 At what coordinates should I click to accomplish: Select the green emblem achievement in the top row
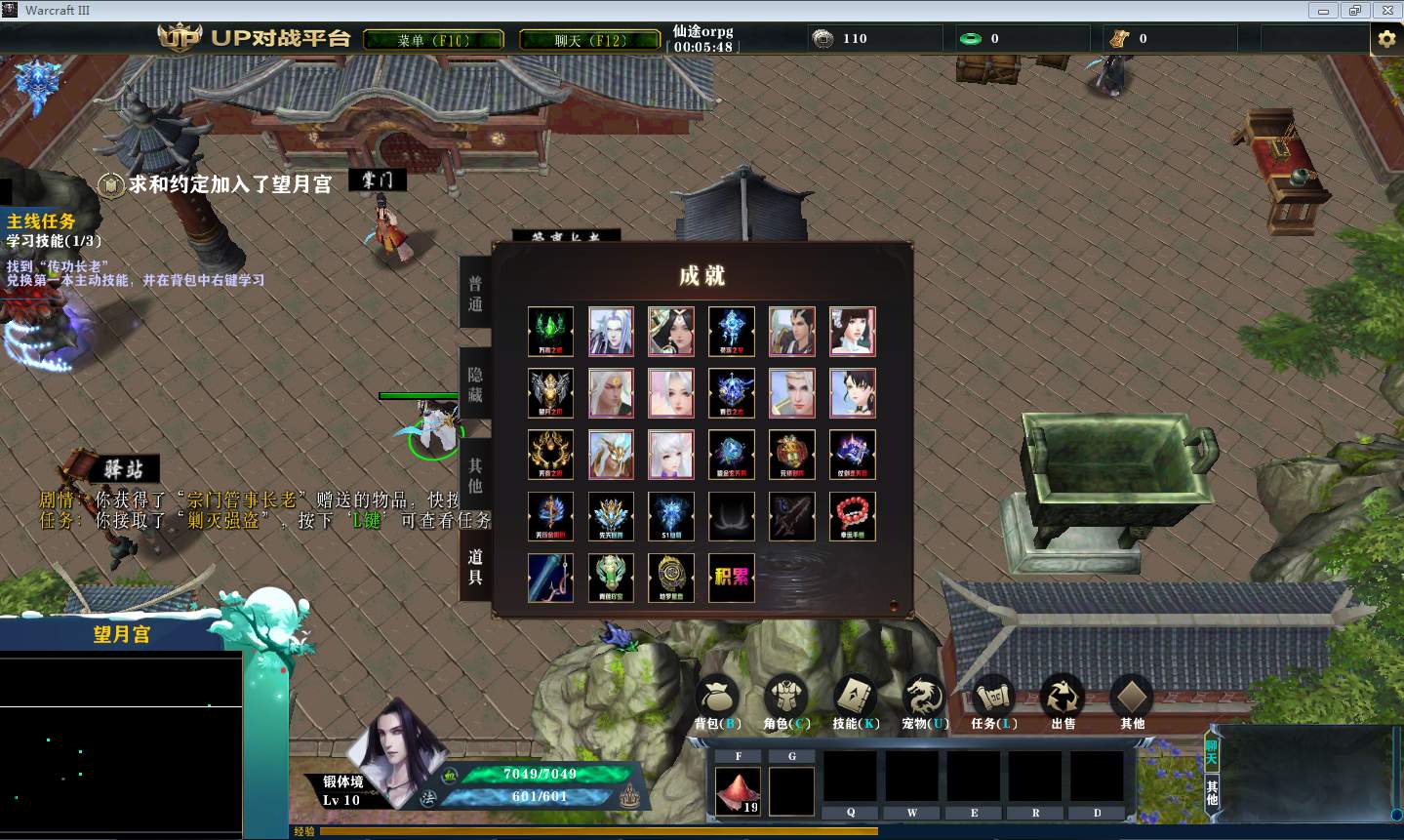(x=550, y=332)
